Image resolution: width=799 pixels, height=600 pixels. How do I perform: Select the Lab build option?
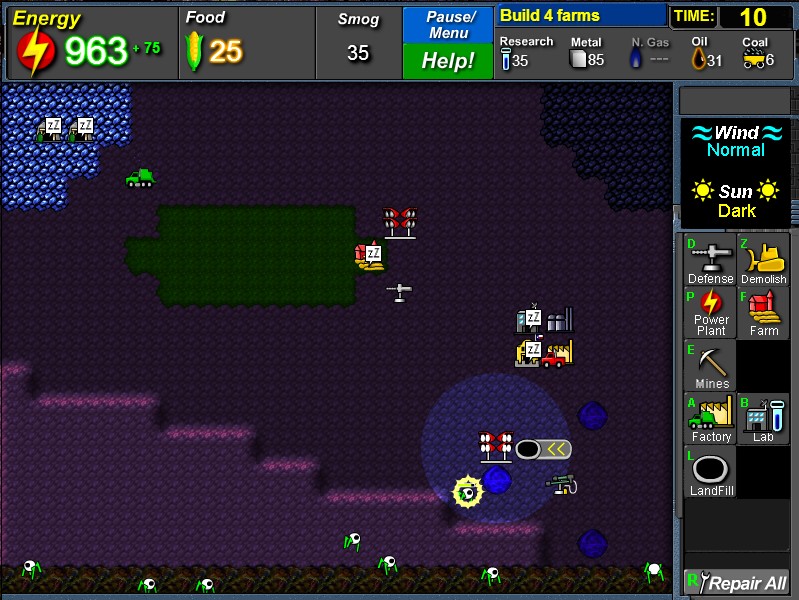(763, 419)
